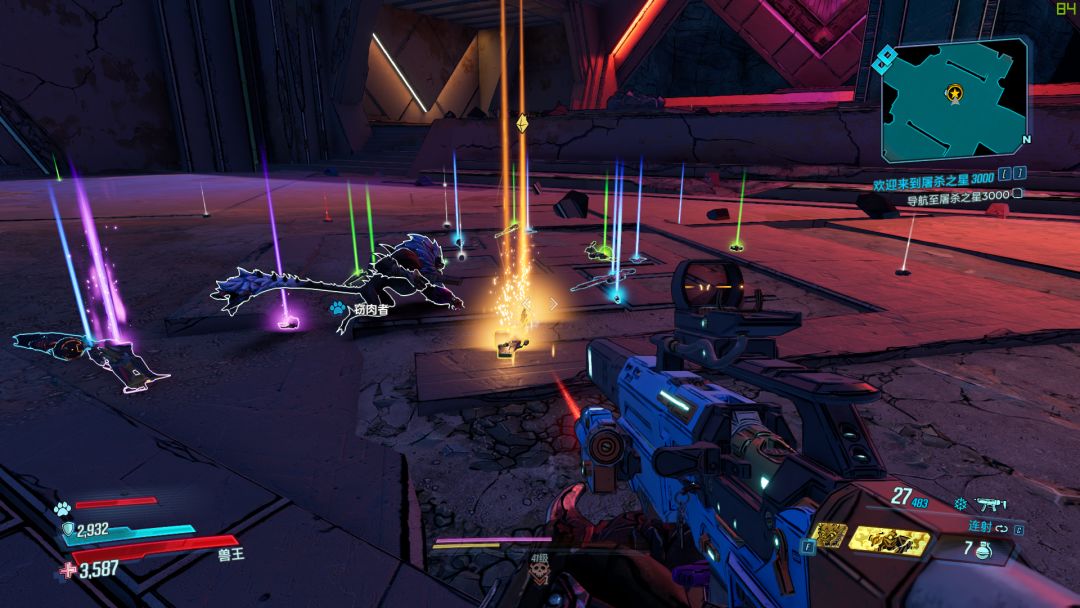
Task: Select the gold star objective marker on minimap
Action: pos(955,94)
